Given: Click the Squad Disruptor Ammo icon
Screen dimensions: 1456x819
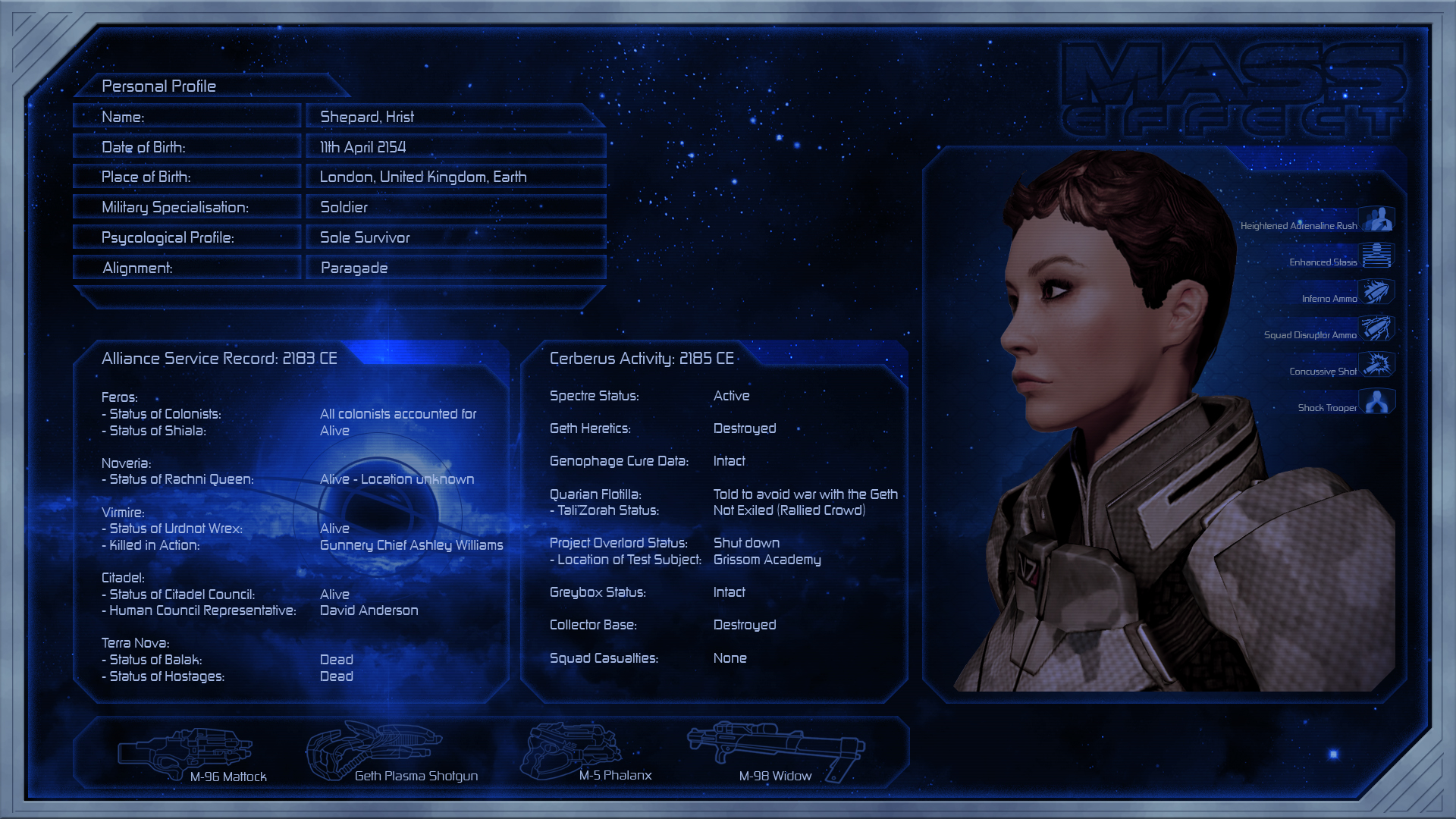Looking at the screenshot, I should [1376, 328].
